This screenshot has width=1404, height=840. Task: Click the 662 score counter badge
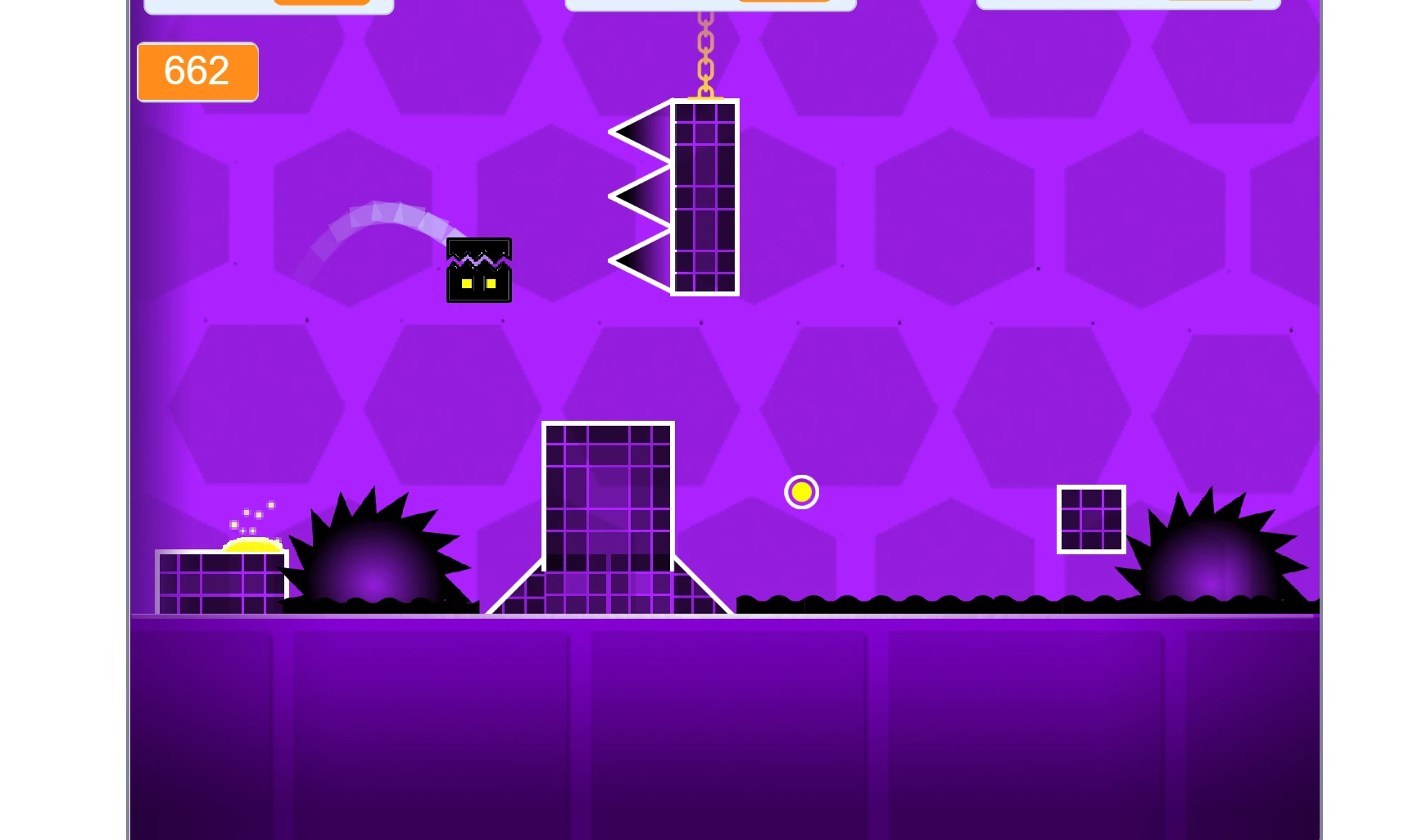(197, 72)
